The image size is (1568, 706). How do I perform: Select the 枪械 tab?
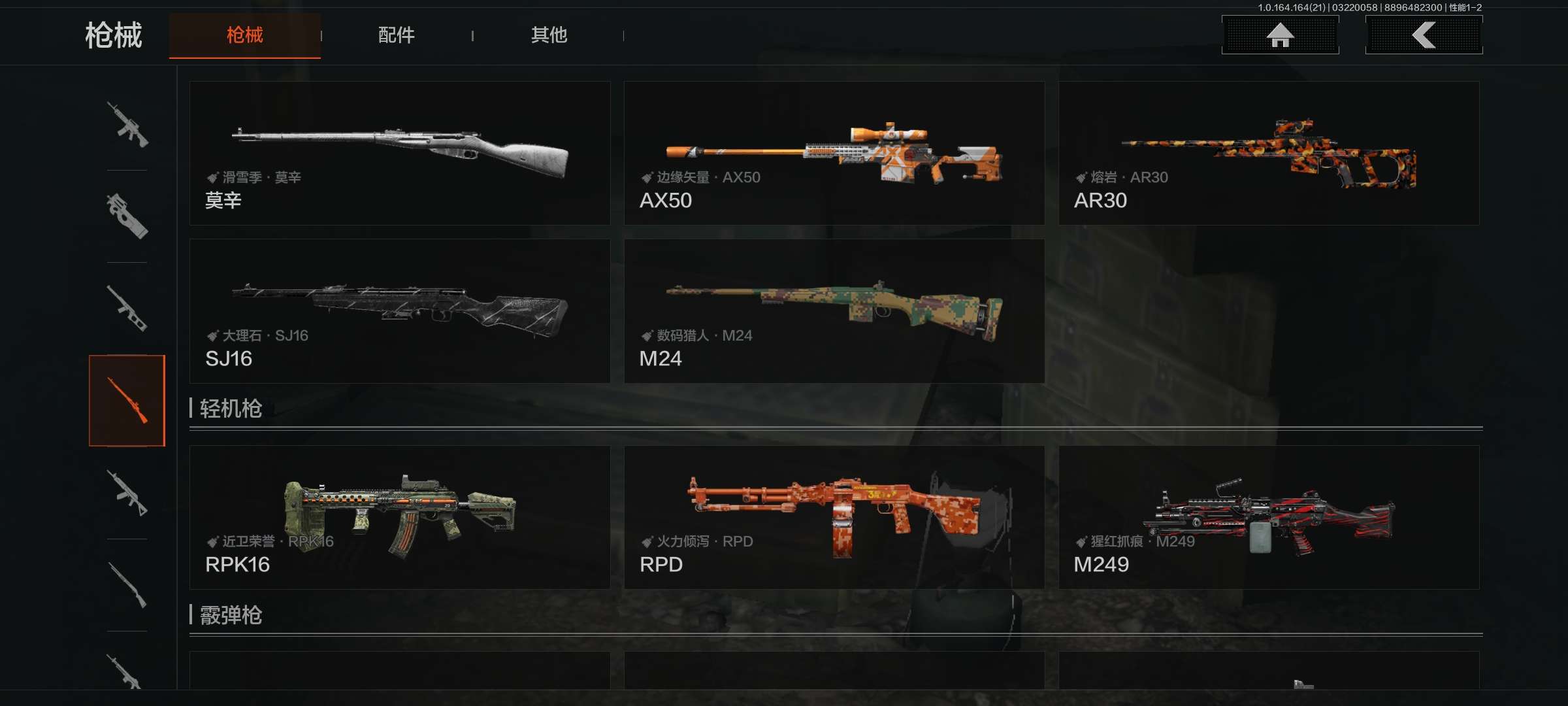[x=244, y=35]
